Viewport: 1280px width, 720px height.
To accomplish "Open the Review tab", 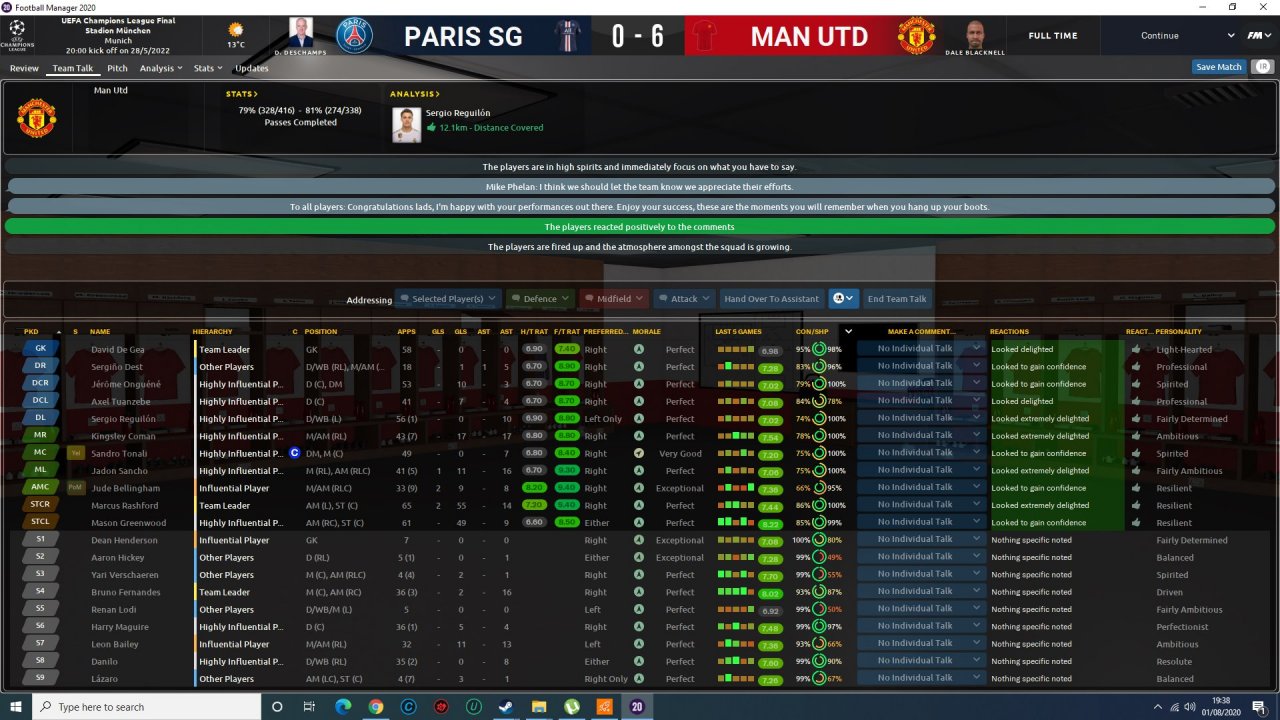I will point(24,69).
